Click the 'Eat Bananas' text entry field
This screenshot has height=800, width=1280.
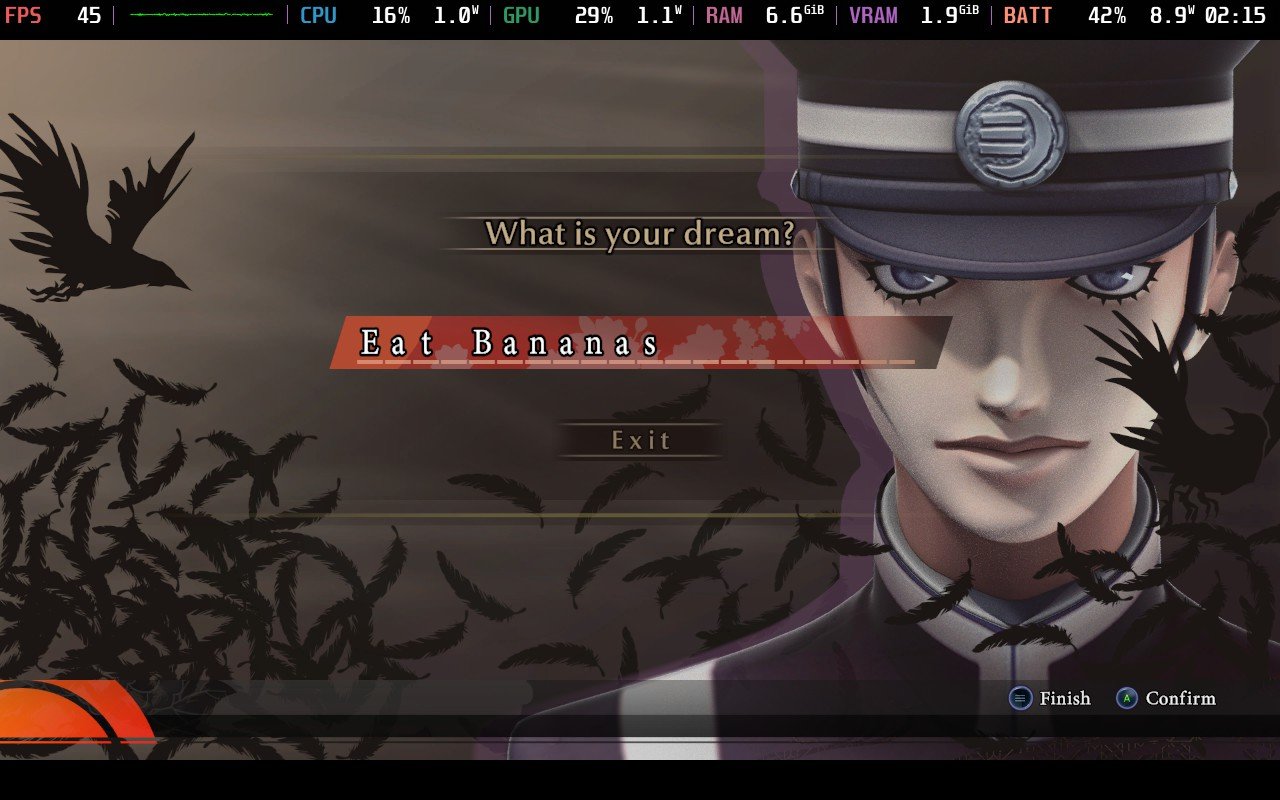[636, 343]
